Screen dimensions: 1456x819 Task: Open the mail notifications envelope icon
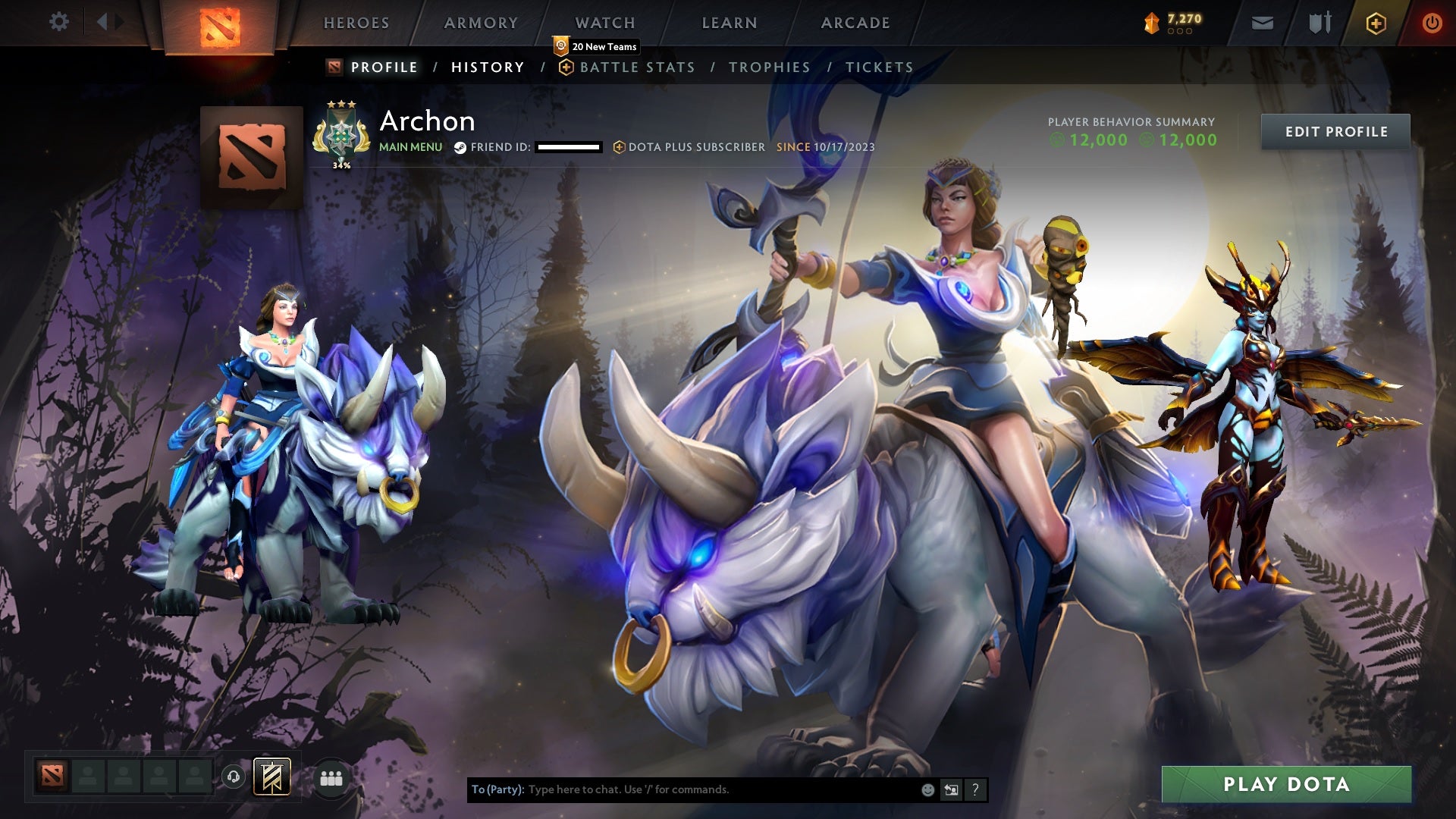[1263, 22]
